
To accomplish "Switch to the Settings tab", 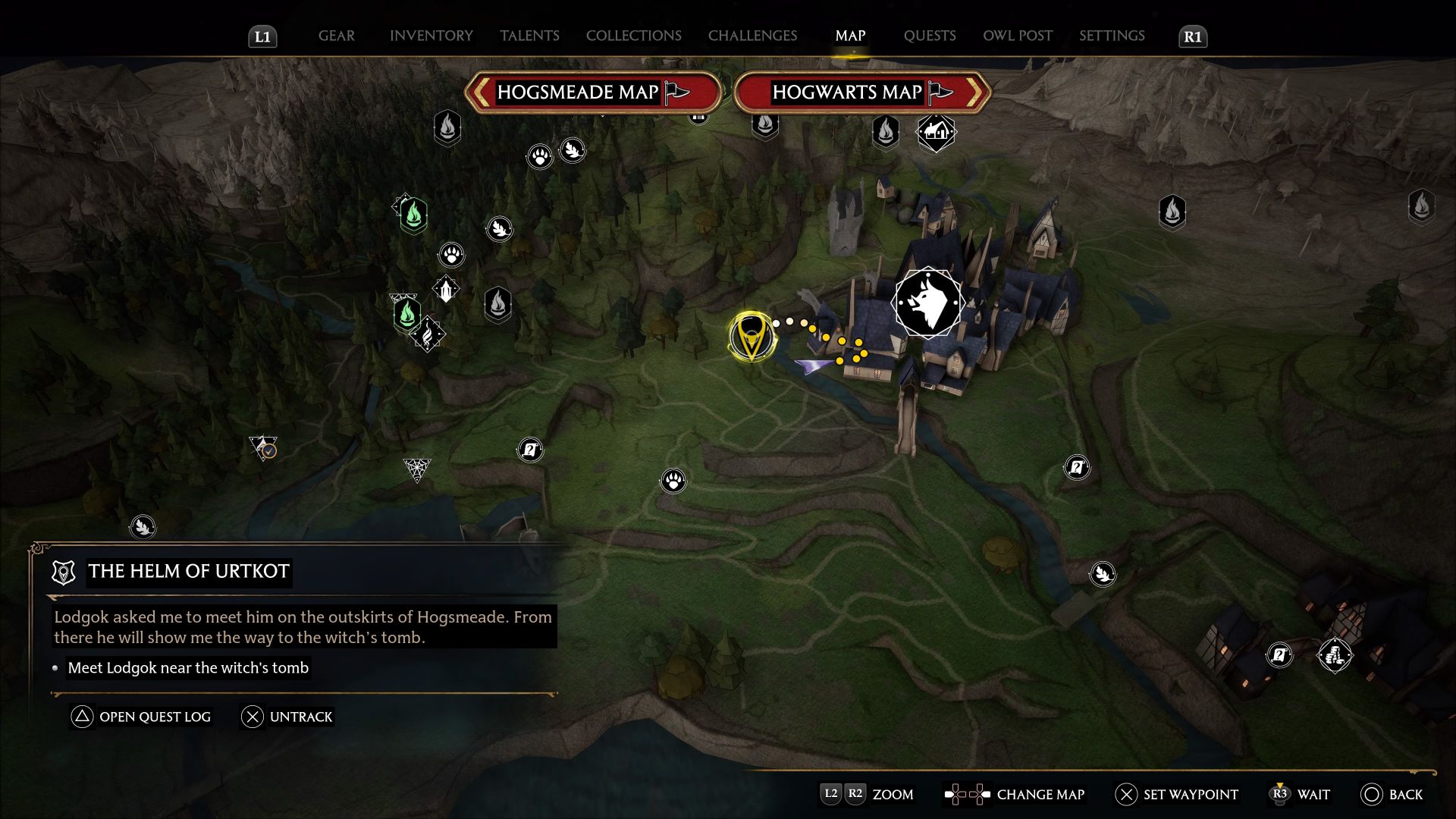I will pos(1112,36).
